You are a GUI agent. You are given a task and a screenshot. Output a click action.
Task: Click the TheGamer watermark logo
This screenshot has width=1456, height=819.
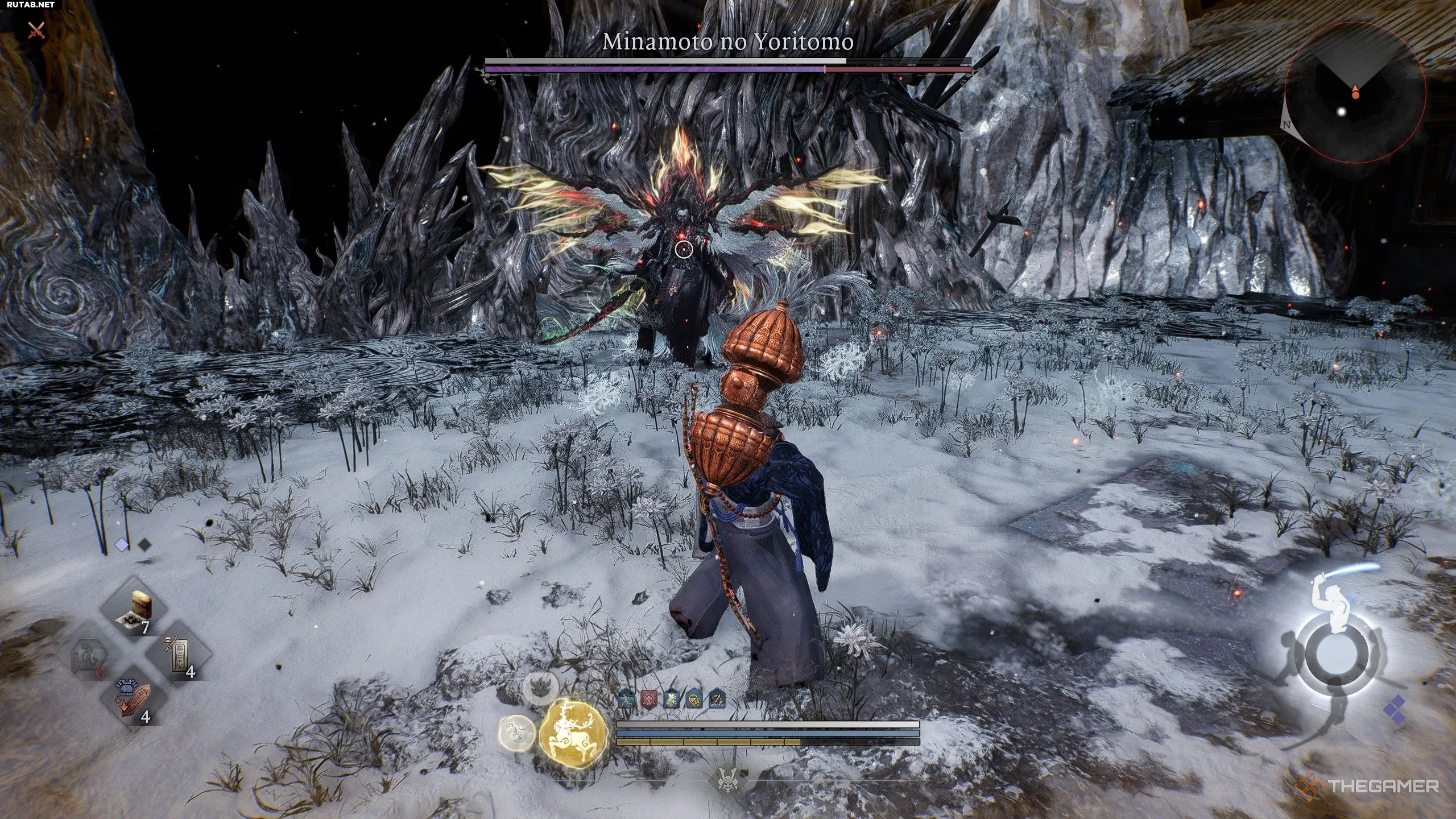1371,787
